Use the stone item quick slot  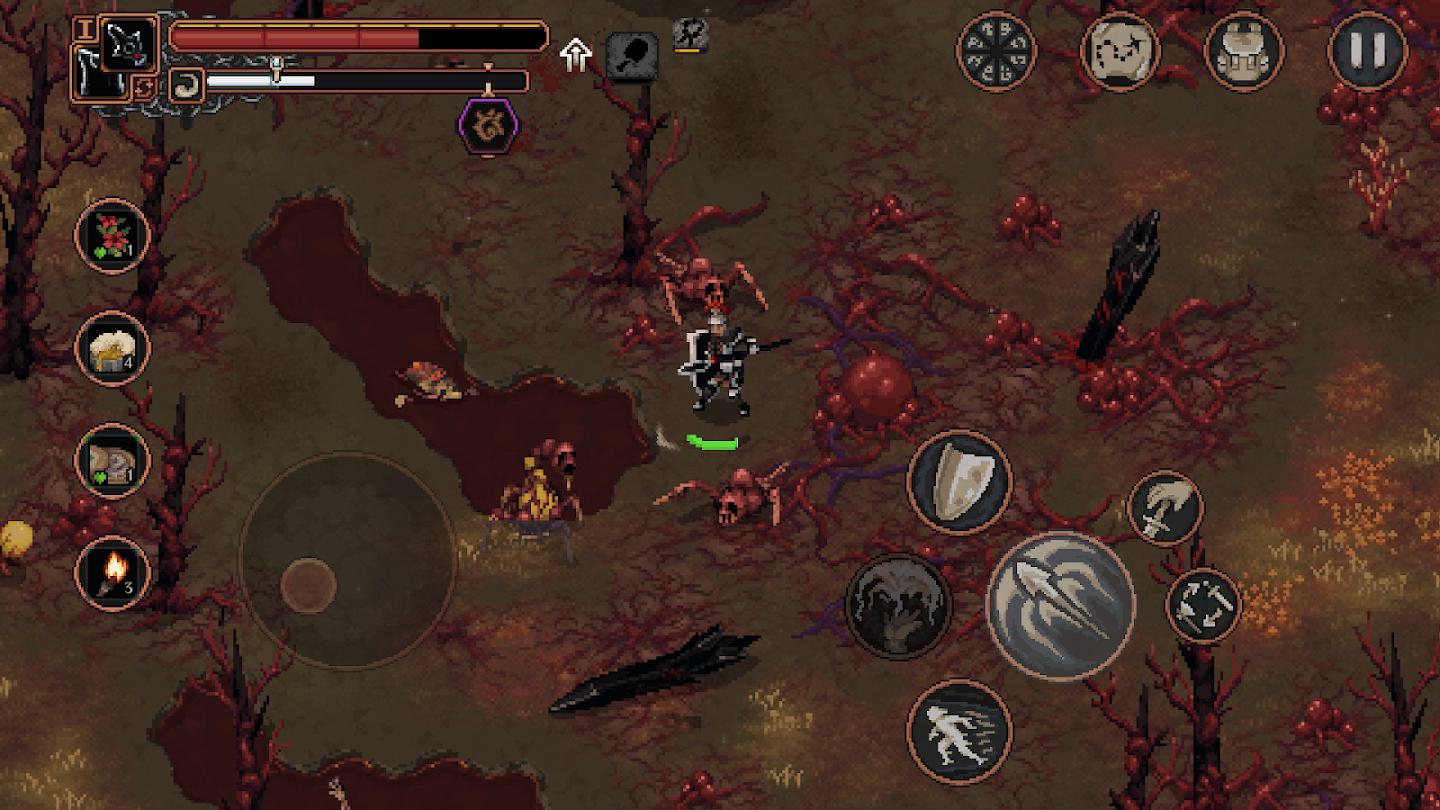112,461
